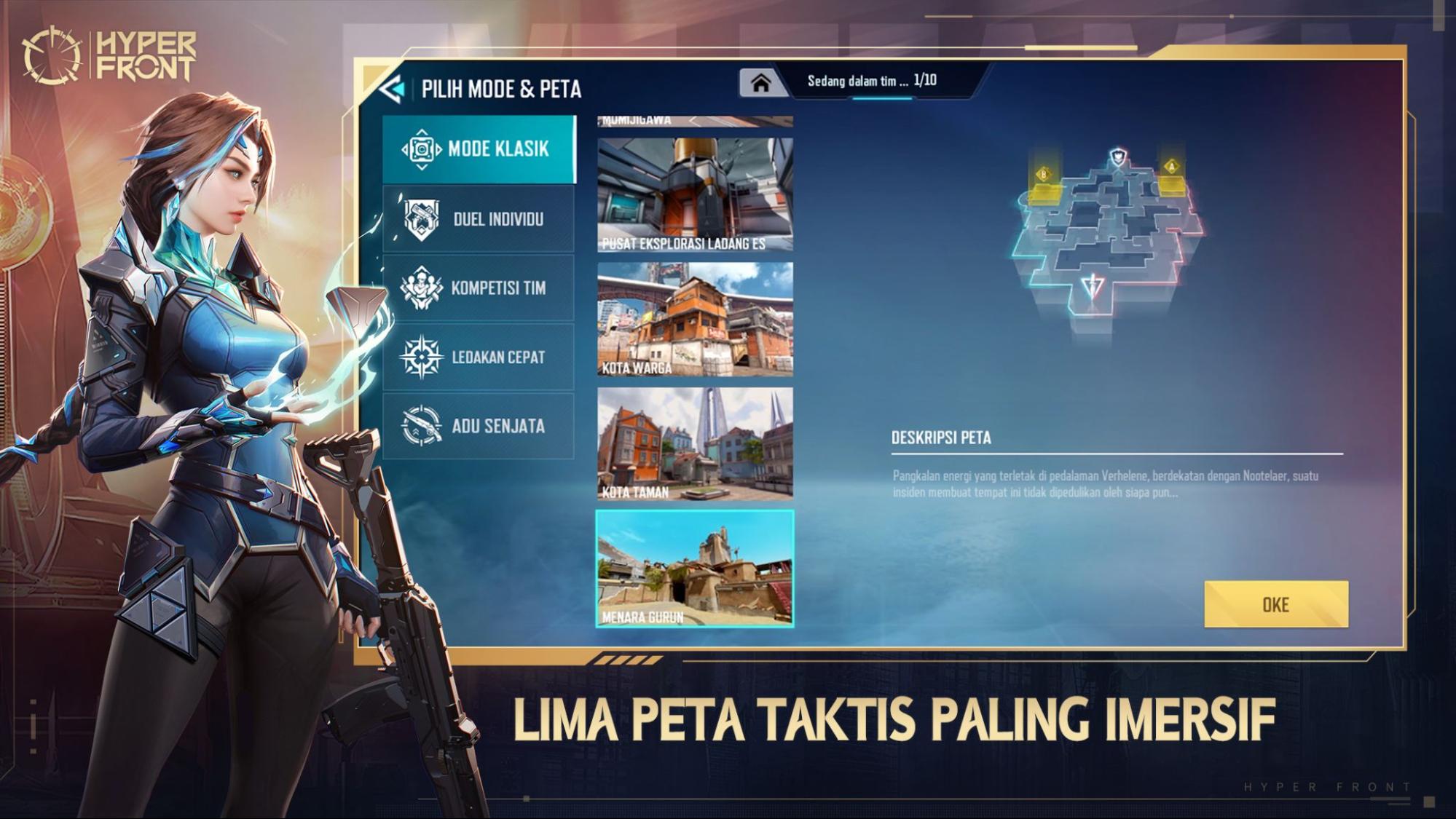
Task: Enable Kompetisi Tim mode
Action: 477,288
